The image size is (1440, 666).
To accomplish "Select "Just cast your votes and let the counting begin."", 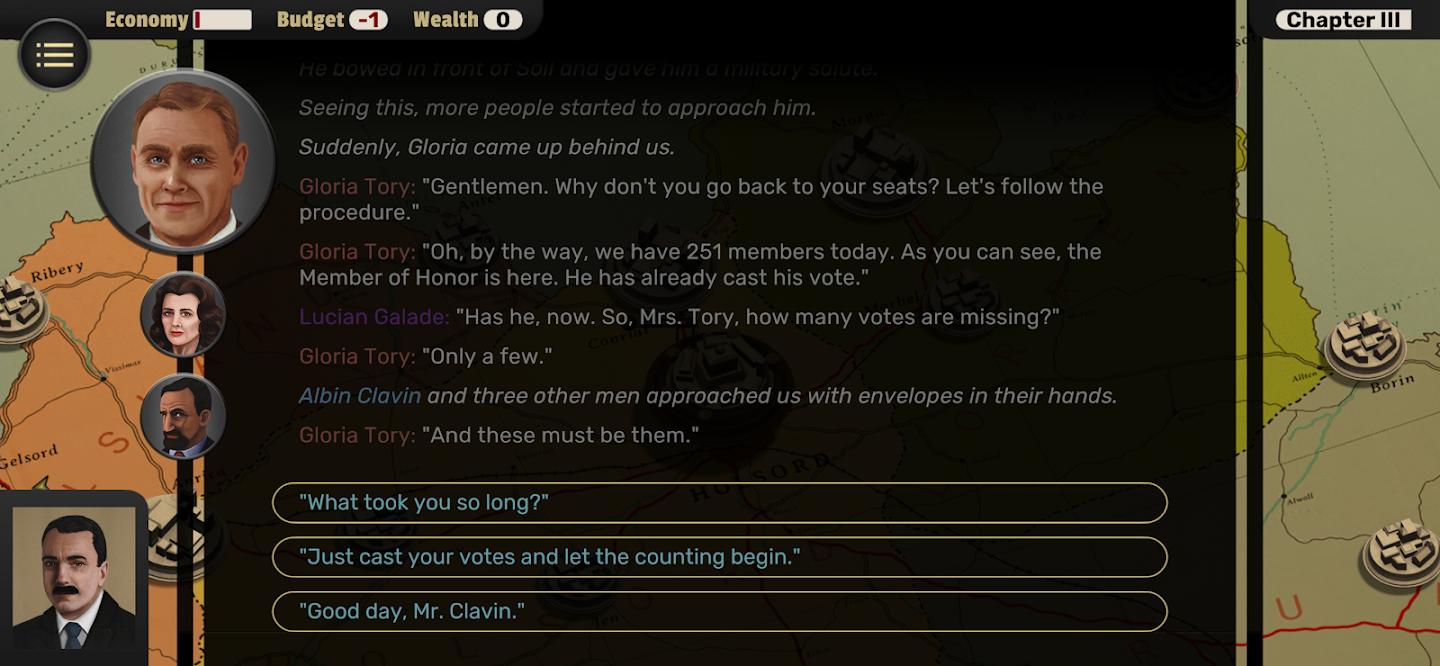I will 719,557.
